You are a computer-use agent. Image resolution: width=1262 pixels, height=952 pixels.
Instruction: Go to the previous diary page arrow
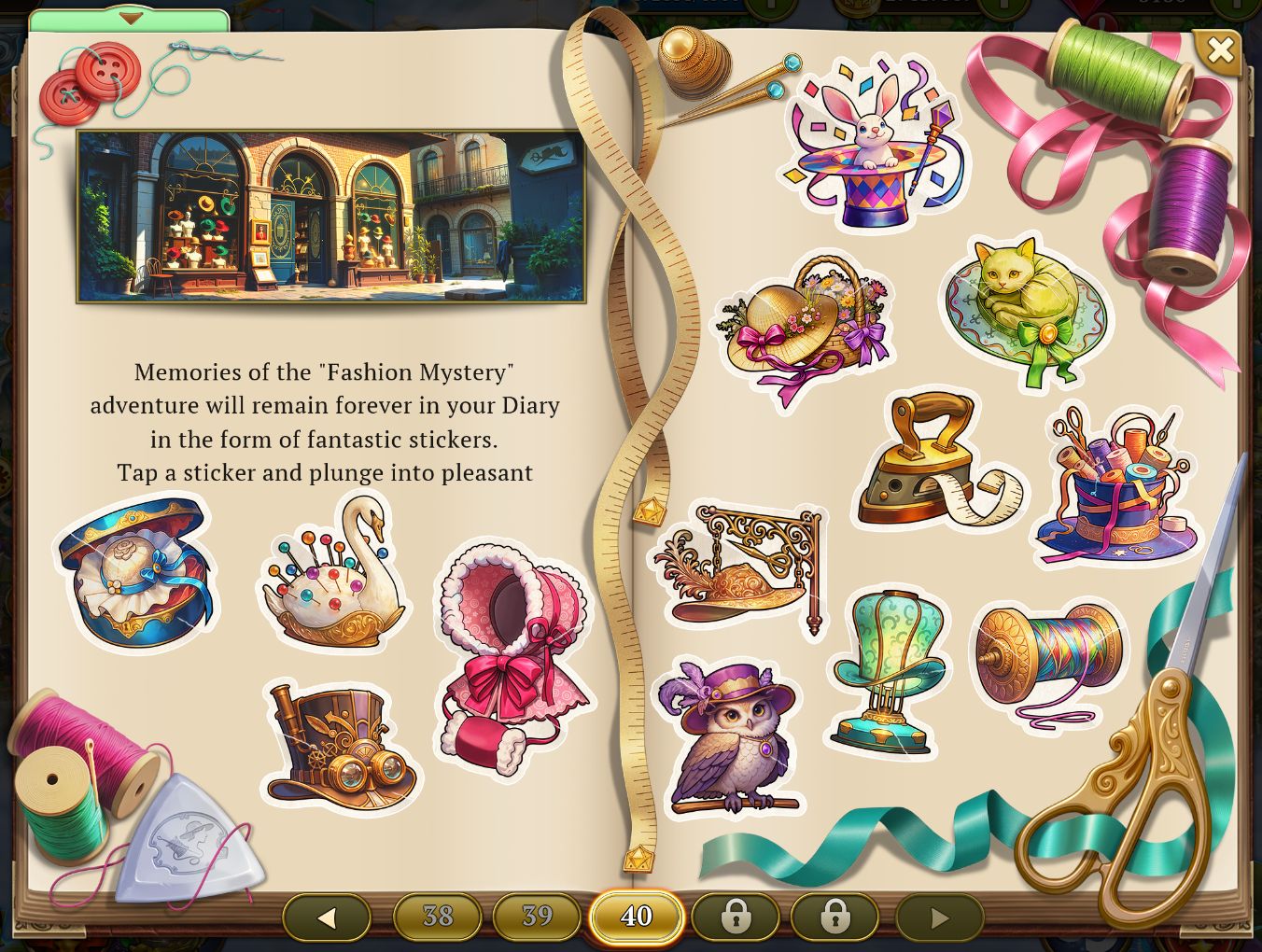(326, 917)
